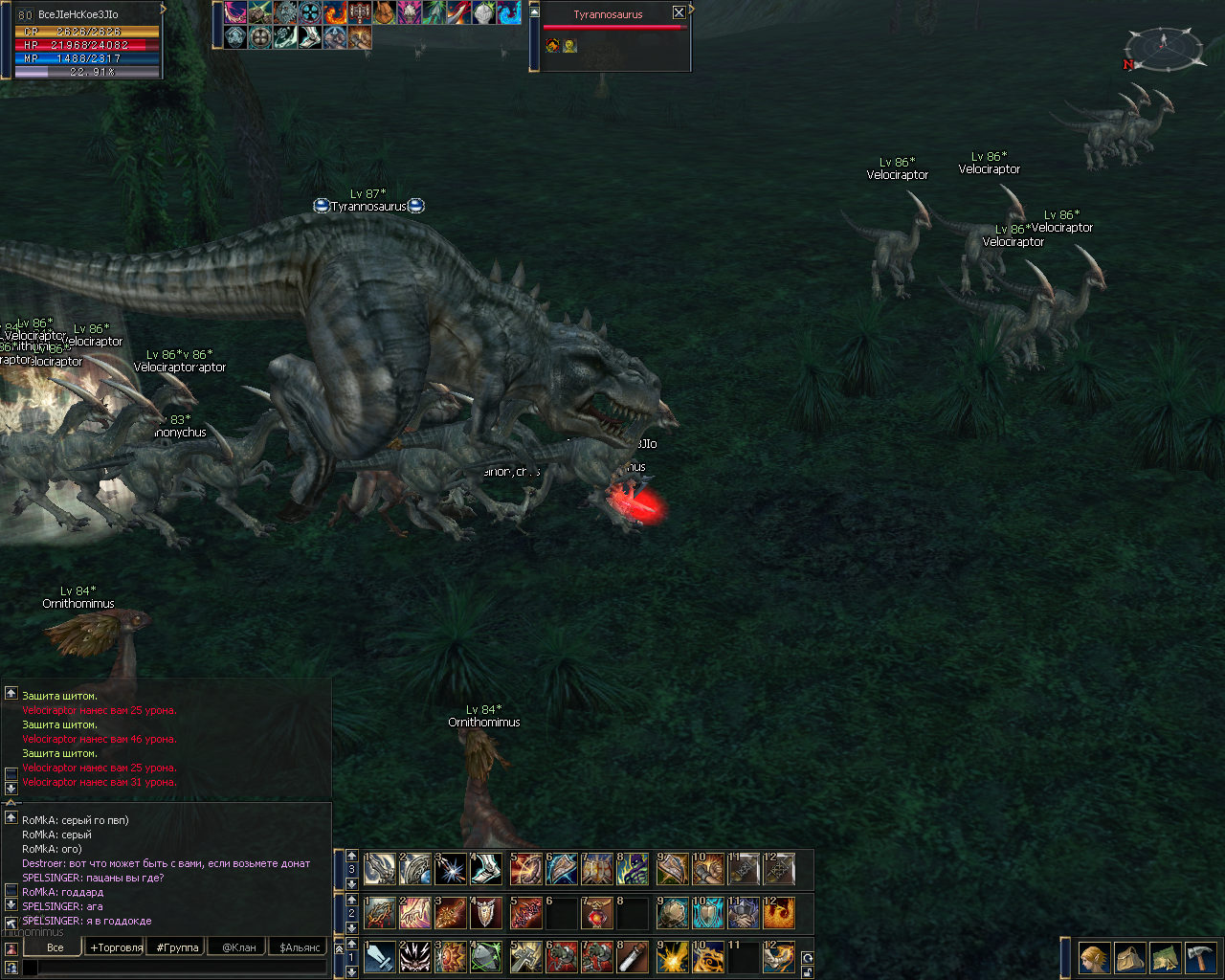Use the sword attack skill in slot 1
The width and height of the screenshot is (1225, 980).
tap(380, 957)
